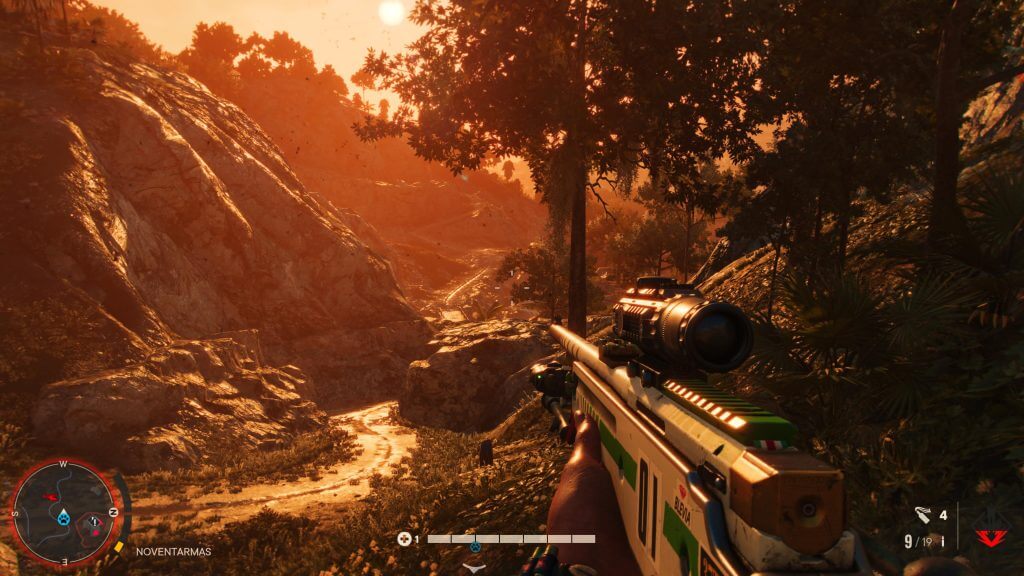The image size is (1024, 576).
Task: Click the red vehicle marker on minimap
Action: click(53, 496)
